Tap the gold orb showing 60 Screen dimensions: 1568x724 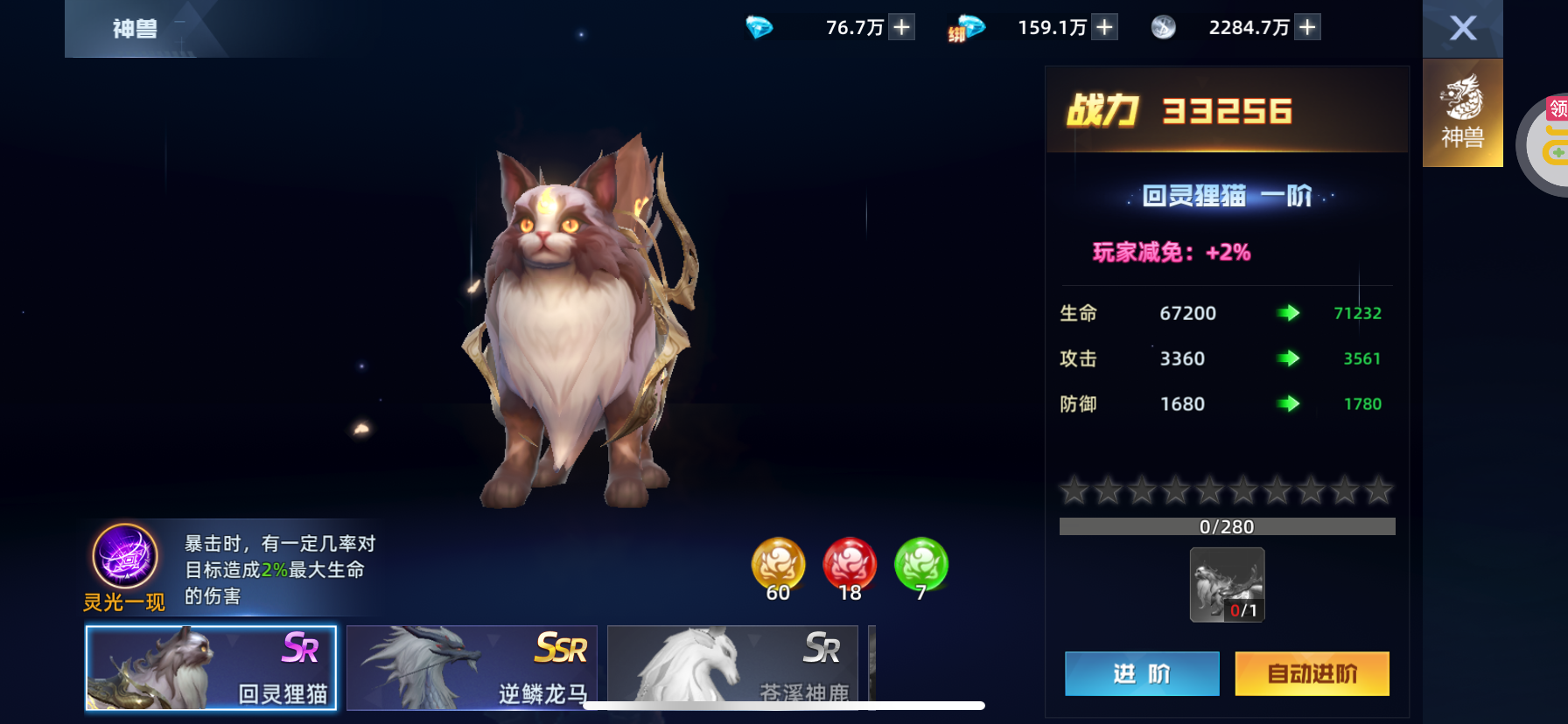(x=778, y=565)
